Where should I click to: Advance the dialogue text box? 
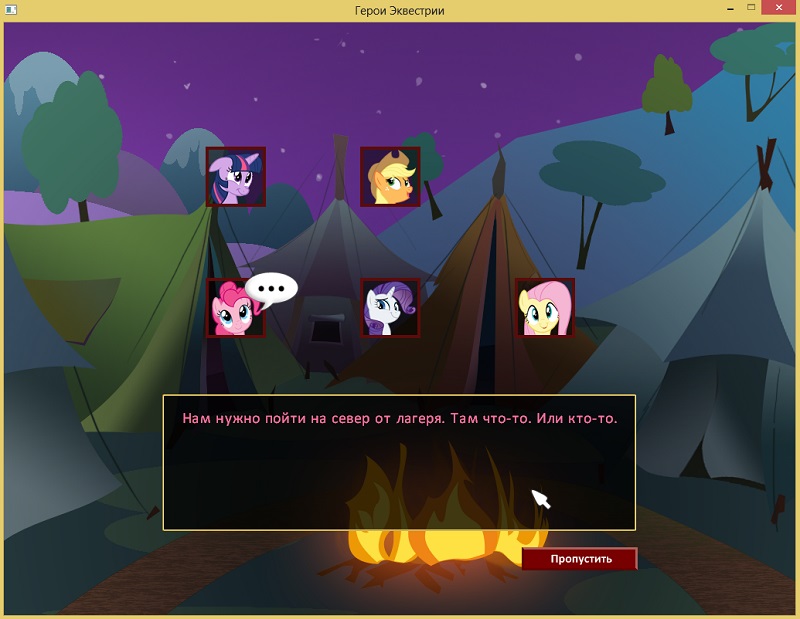coord(399,462)
